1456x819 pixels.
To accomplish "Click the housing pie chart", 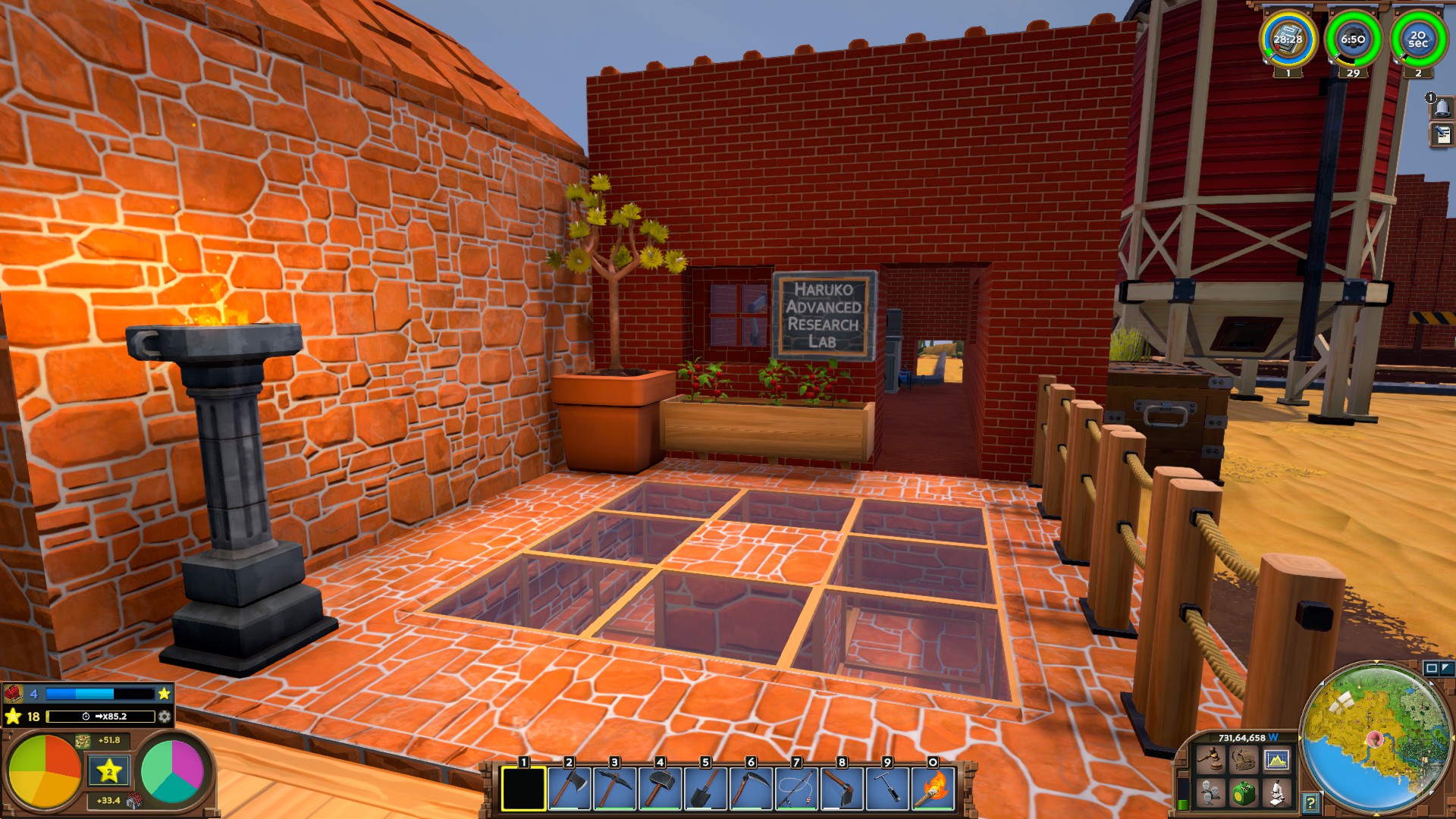I will tap(172, 771).
